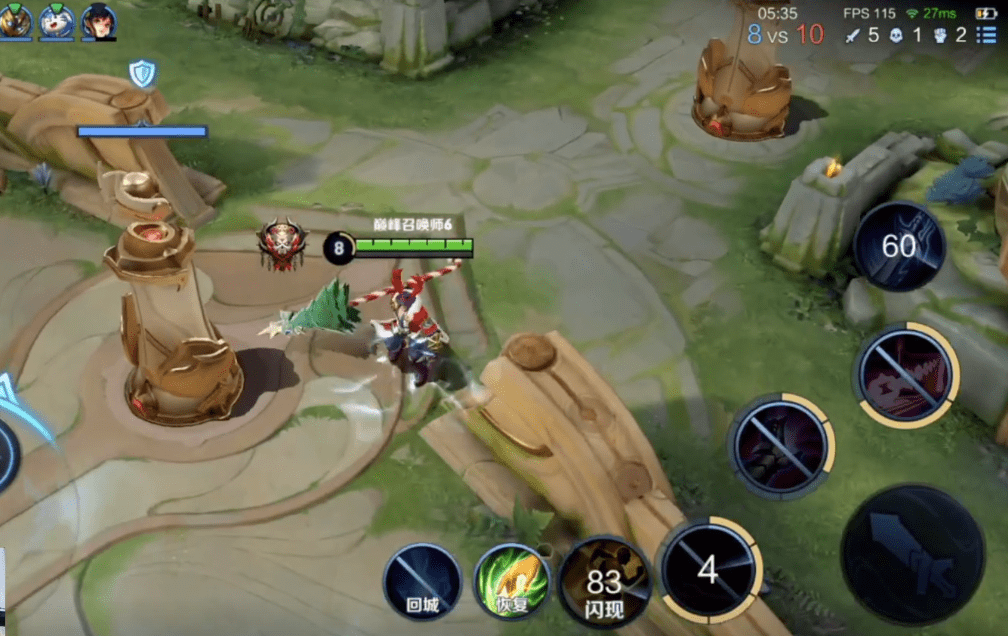Select the blonde teammate portrait

16,21
